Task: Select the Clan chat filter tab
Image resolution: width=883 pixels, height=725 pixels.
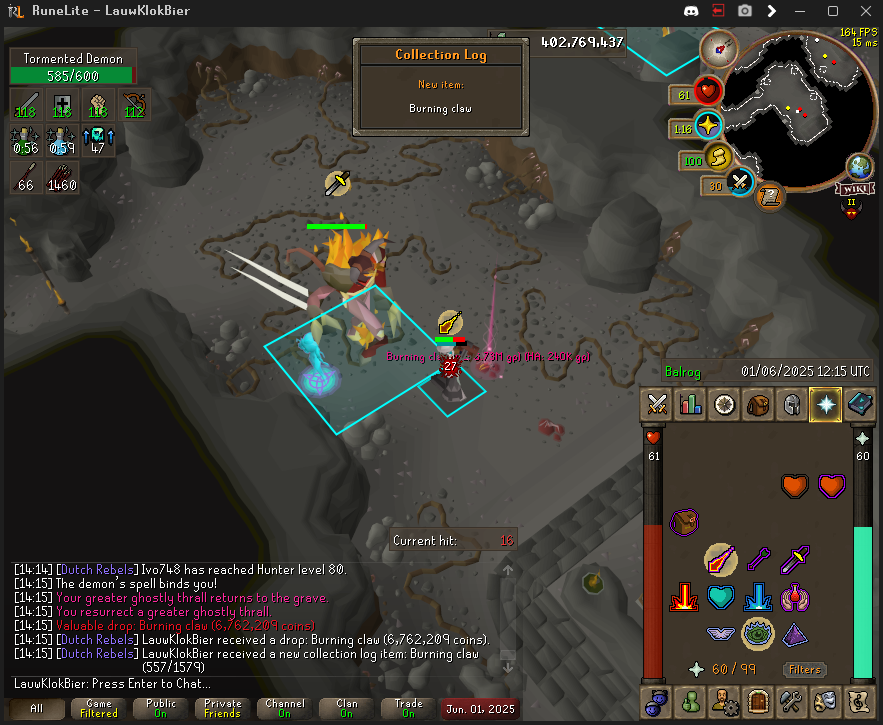Action: pos(346,708)
